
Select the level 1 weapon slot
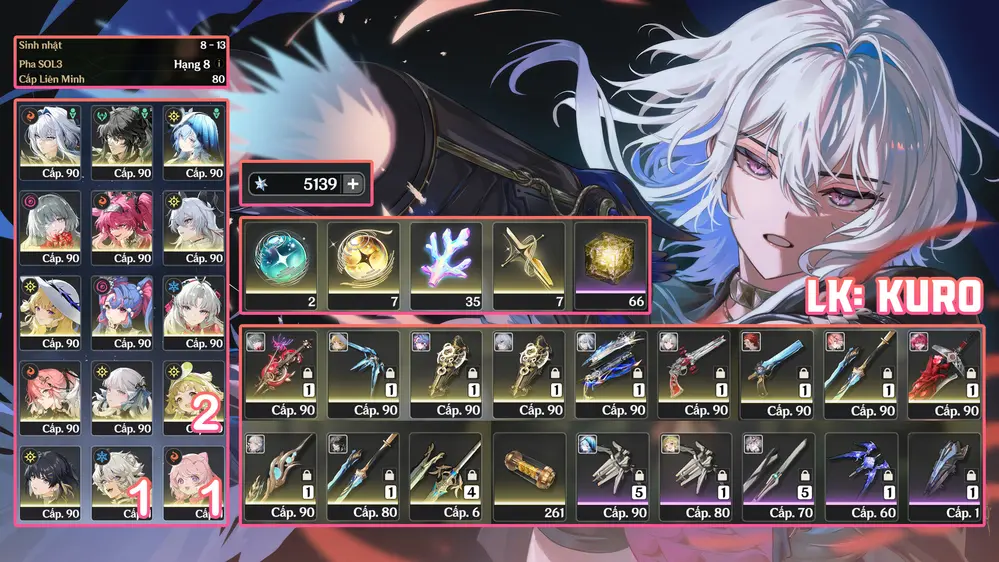click(941, 478)
